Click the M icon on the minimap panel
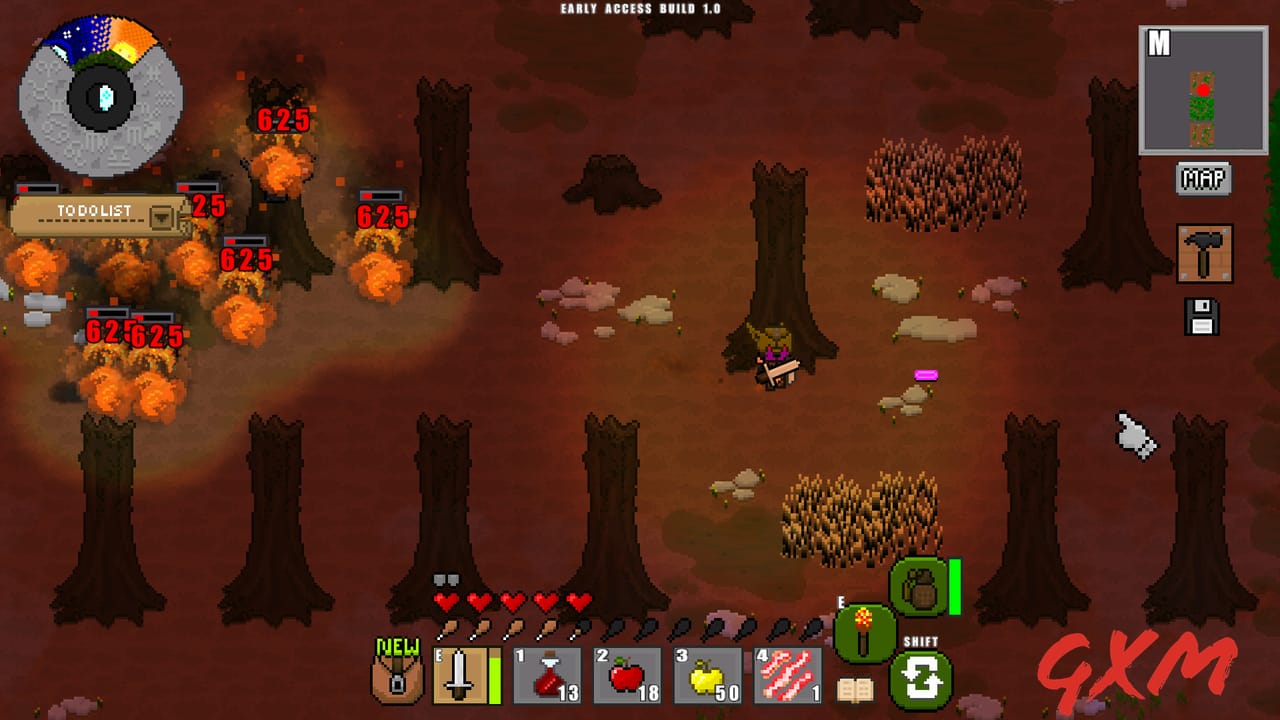The image size is (1280, 720). point(1160,42)
